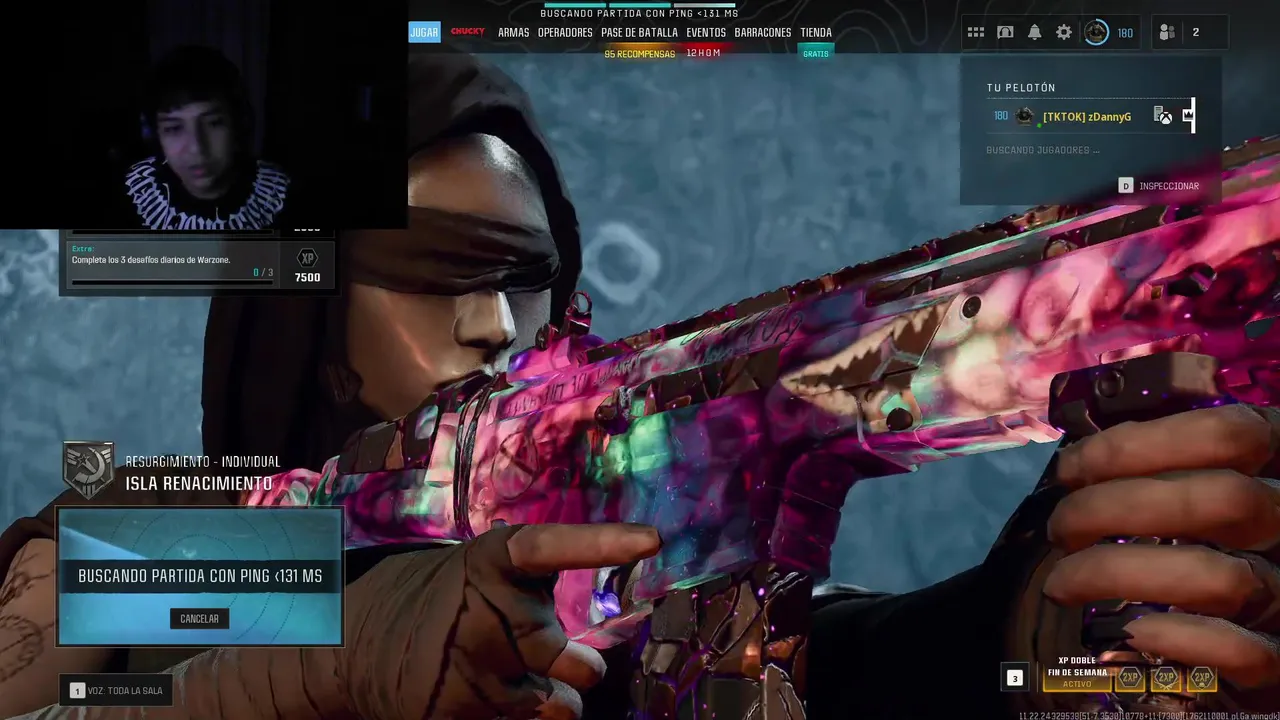
Task: Open the XP Doble Fin de Semana banner
Action: tap(1077, 672)
